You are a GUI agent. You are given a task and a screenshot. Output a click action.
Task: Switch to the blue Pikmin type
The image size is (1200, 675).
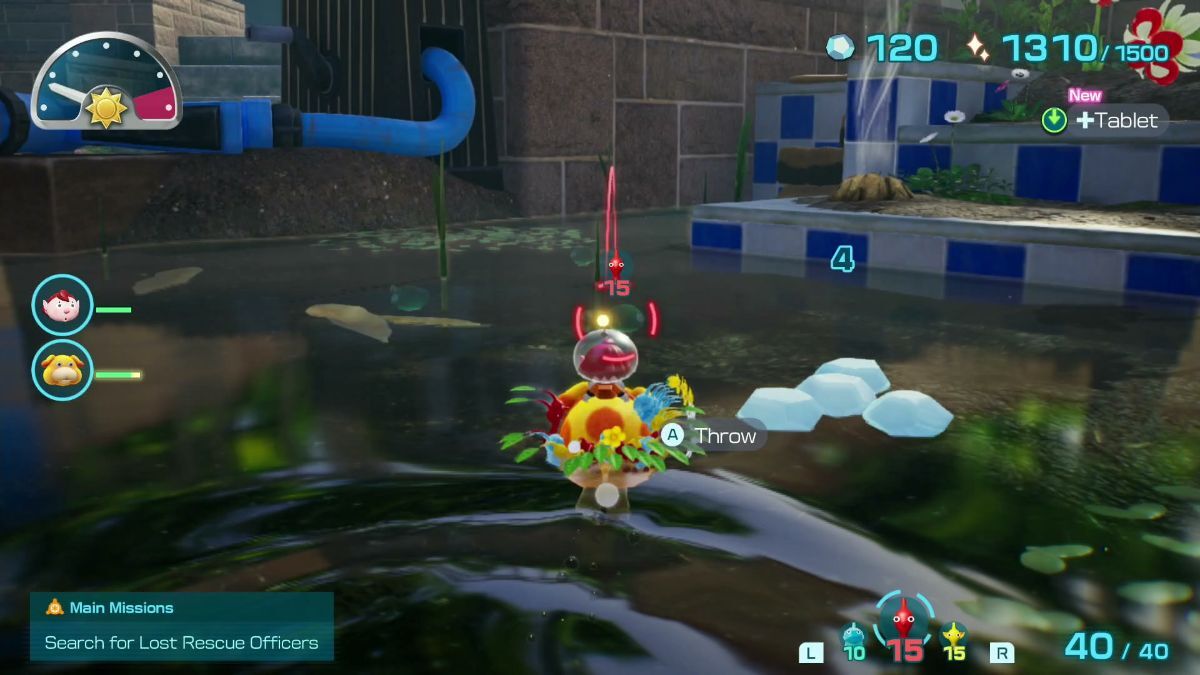(x=853, y=636)
